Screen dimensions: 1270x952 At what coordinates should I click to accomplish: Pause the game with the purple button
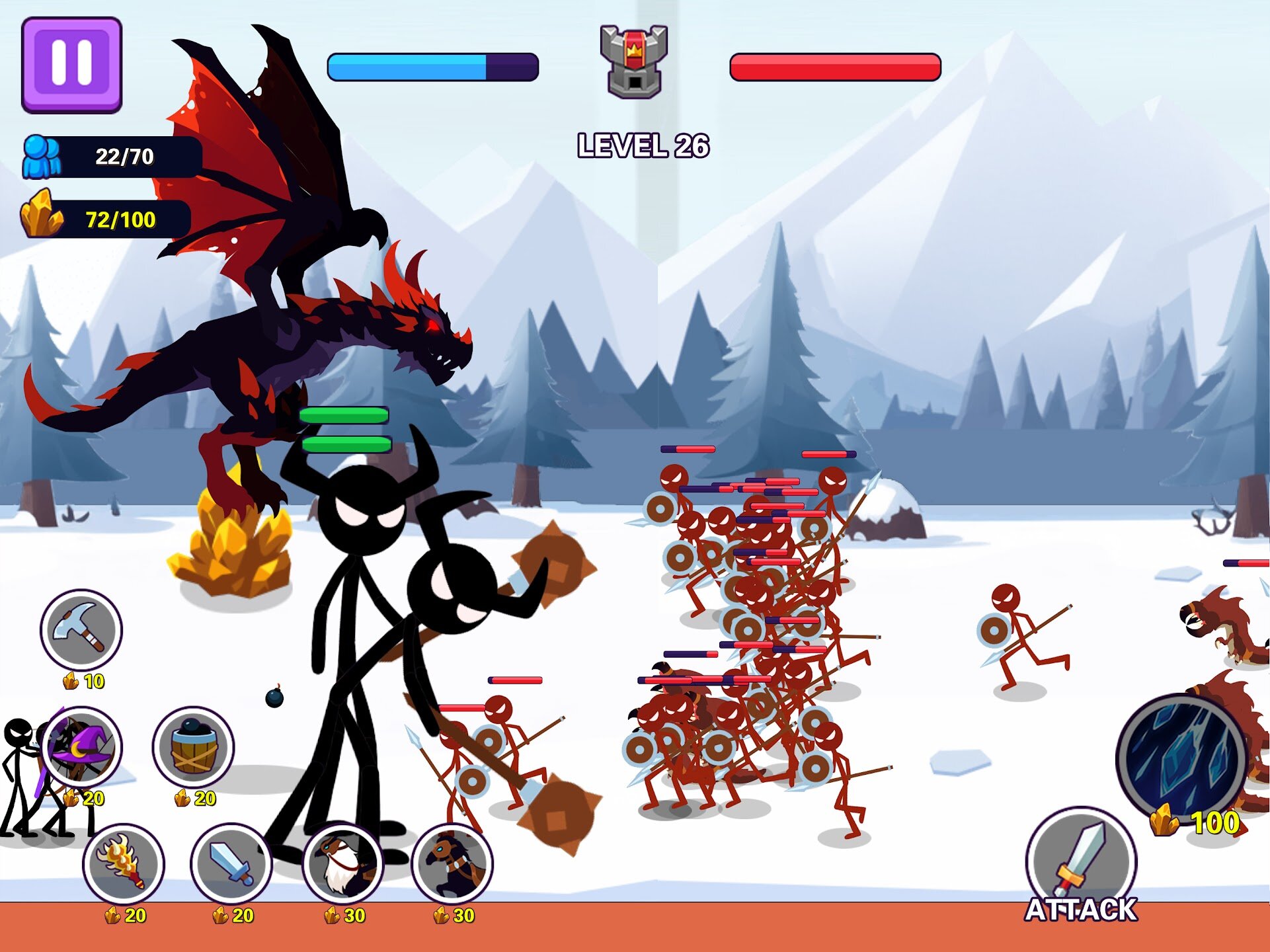[x=71, y=64]
